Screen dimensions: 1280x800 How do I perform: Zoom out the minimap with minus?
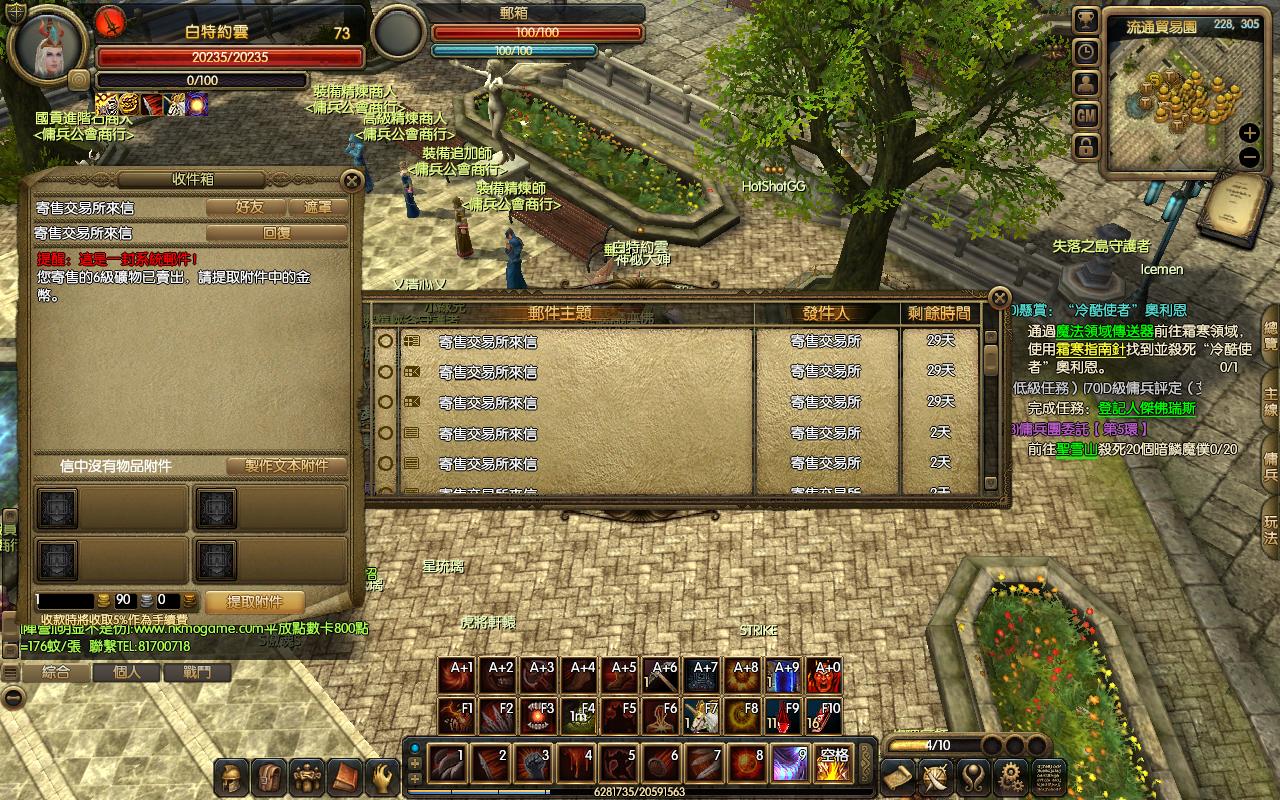(1249, 157)
